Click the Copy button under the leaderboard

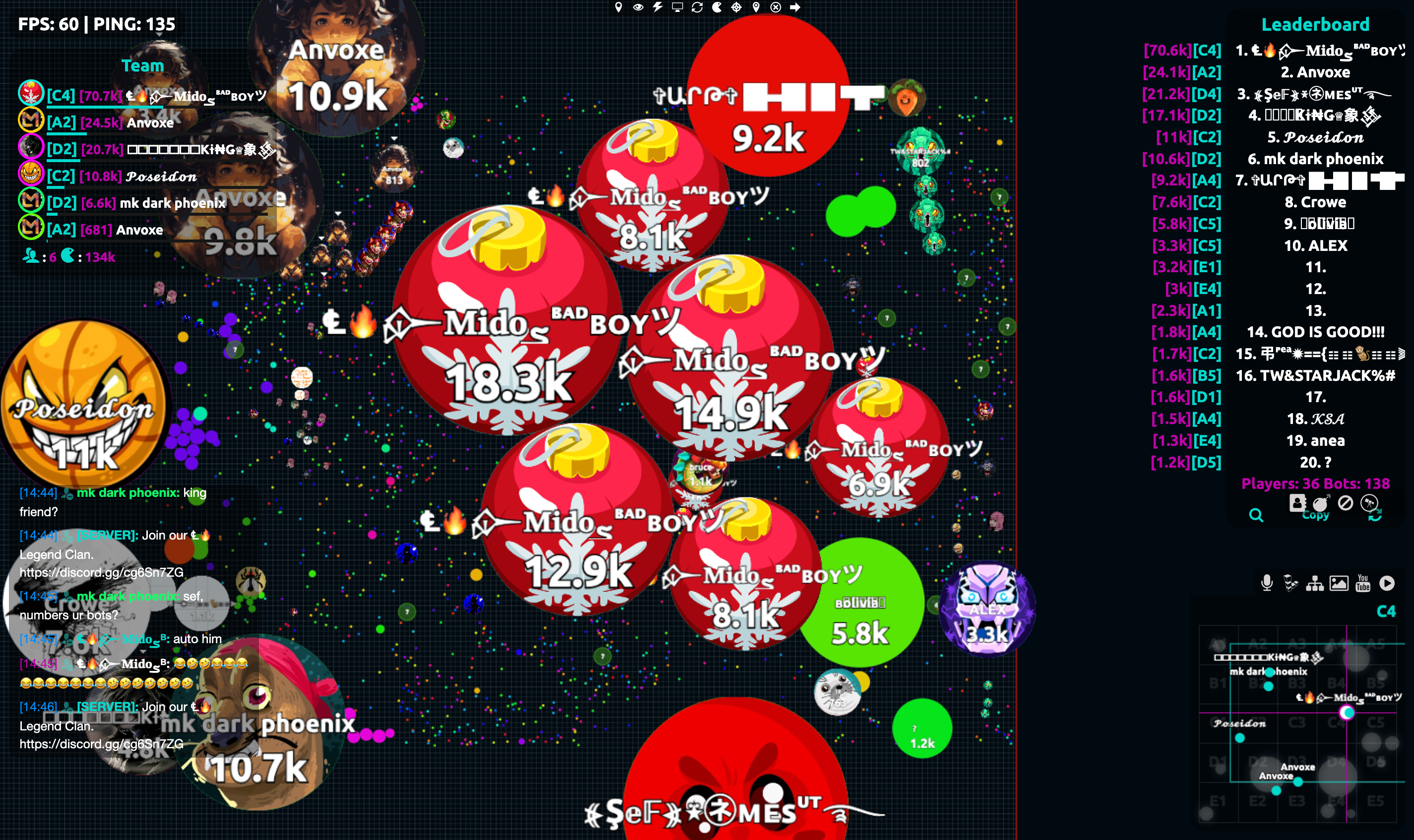tap(1315, 515)
